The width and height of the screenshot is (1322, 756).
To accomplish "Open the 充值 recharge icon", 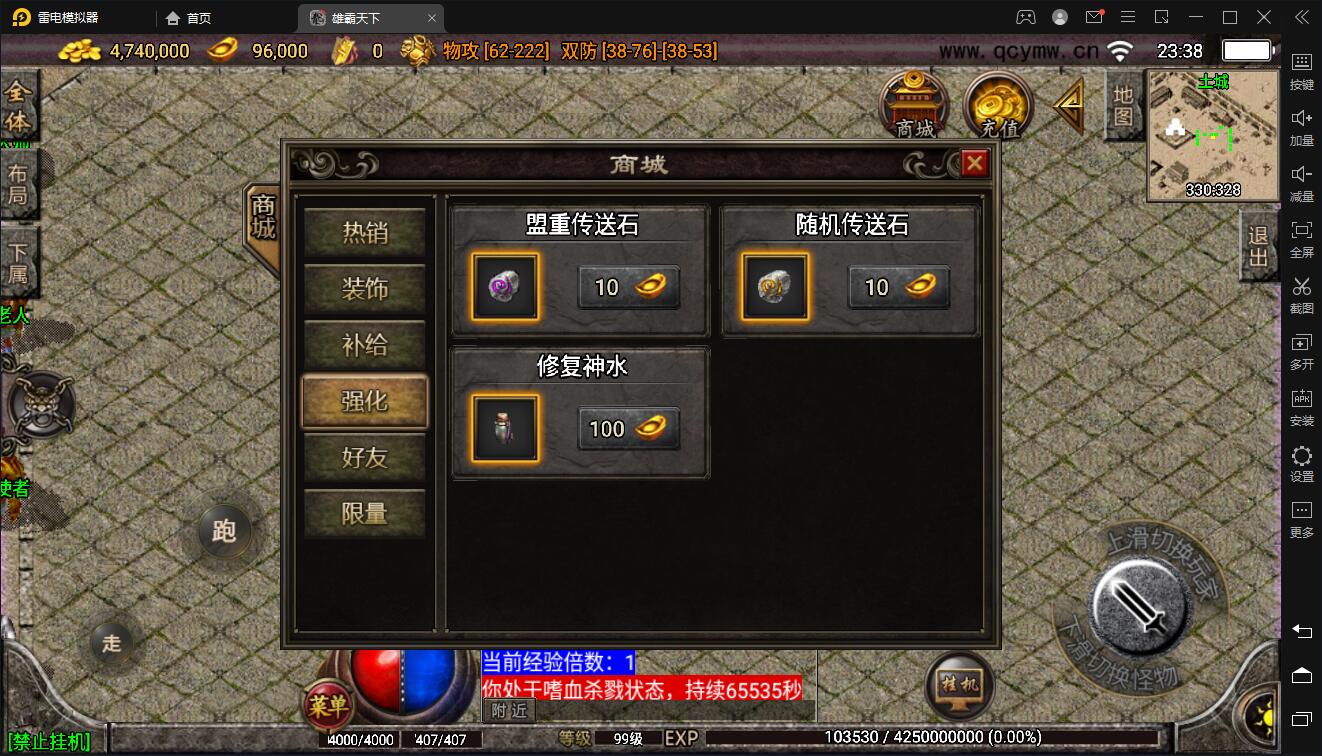I will click(997, 105).
